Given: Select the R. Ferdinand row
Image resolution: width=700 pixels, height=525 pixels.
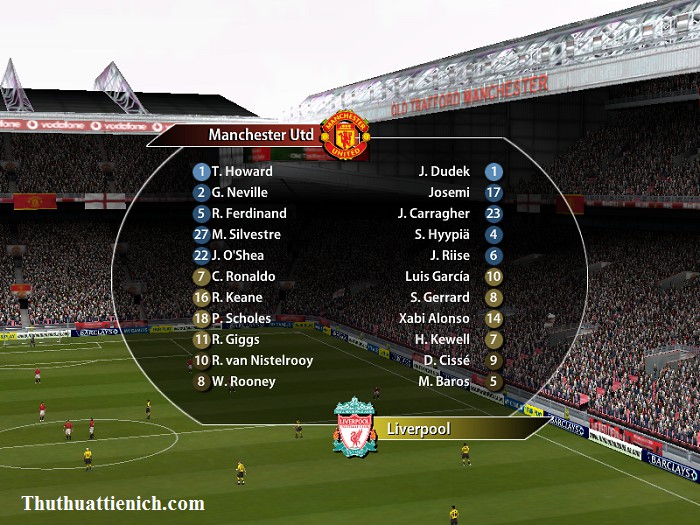Looking at the screenshot, I should coord(249,213).
